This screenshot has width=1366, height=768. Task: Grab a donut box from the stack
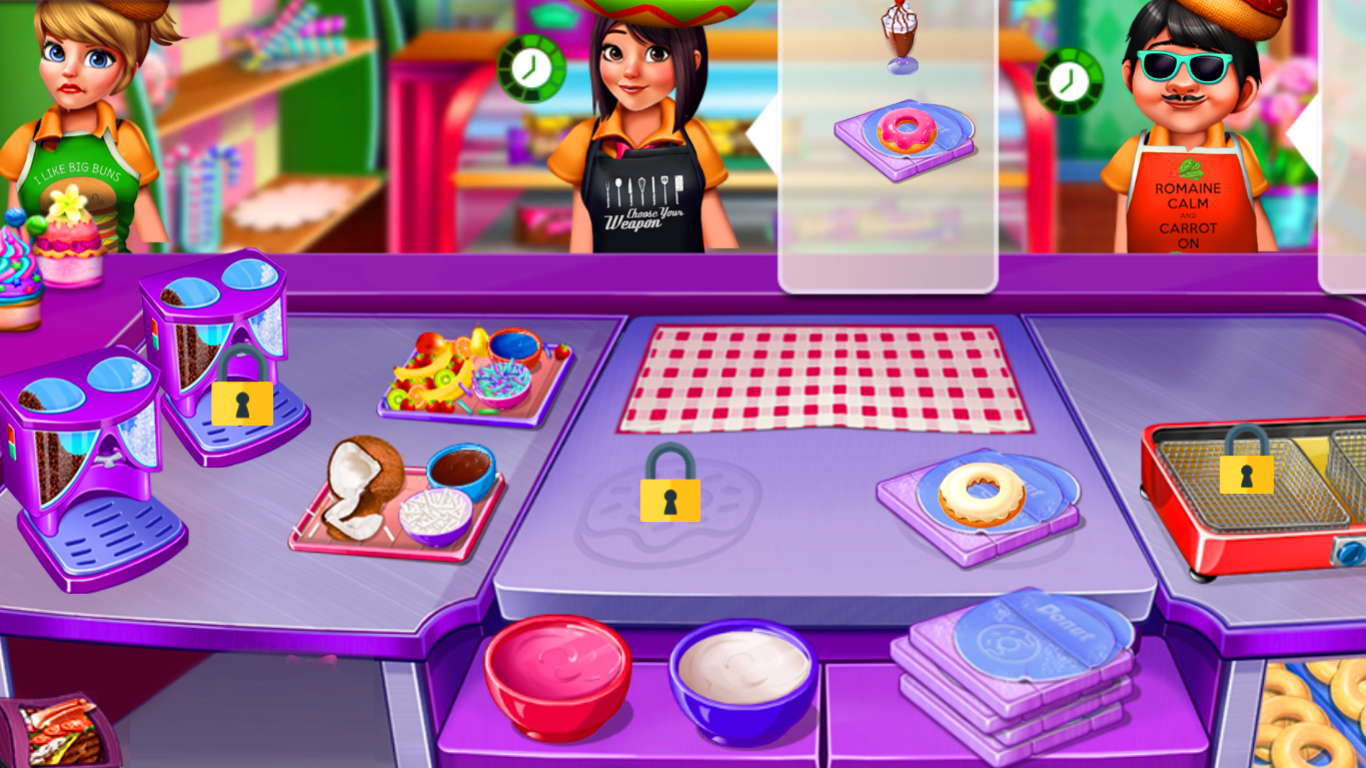[x=1020, y=650]
